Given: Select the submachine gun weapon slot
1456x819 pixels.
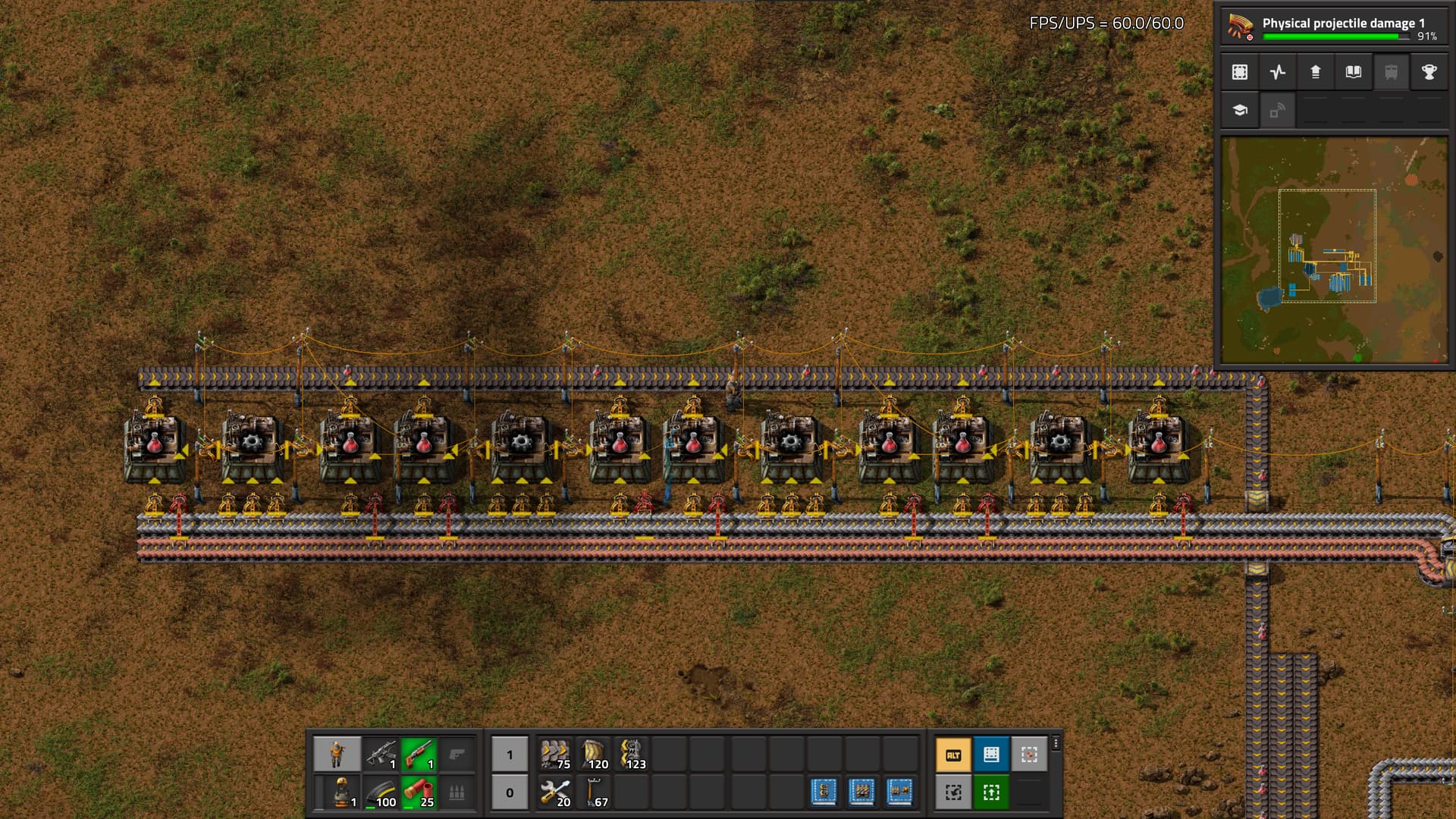Looking at the screenshot, I should click(x=381, y=755).
